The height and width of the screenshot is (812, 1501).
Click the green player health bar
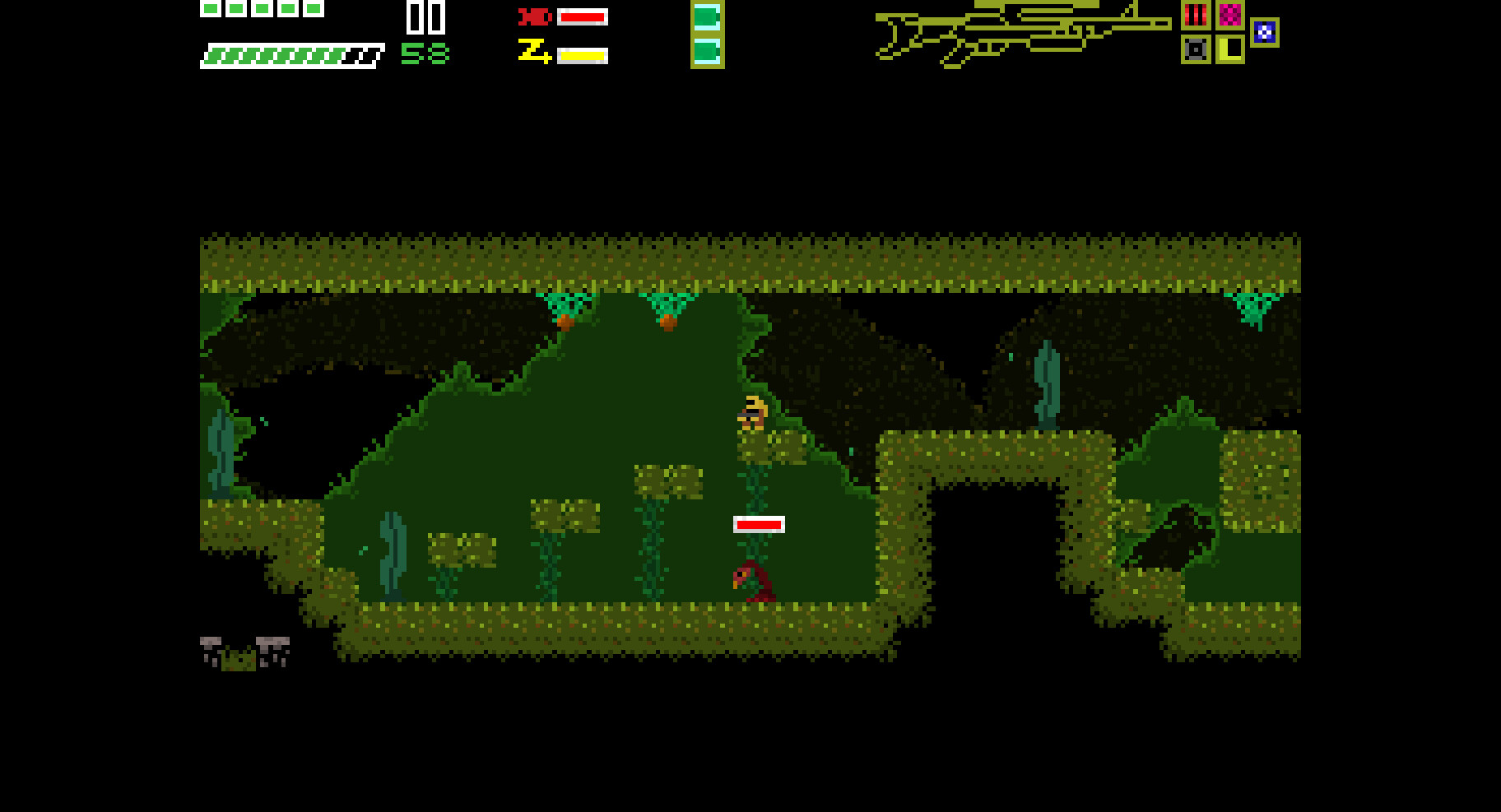tap(280, 54)
